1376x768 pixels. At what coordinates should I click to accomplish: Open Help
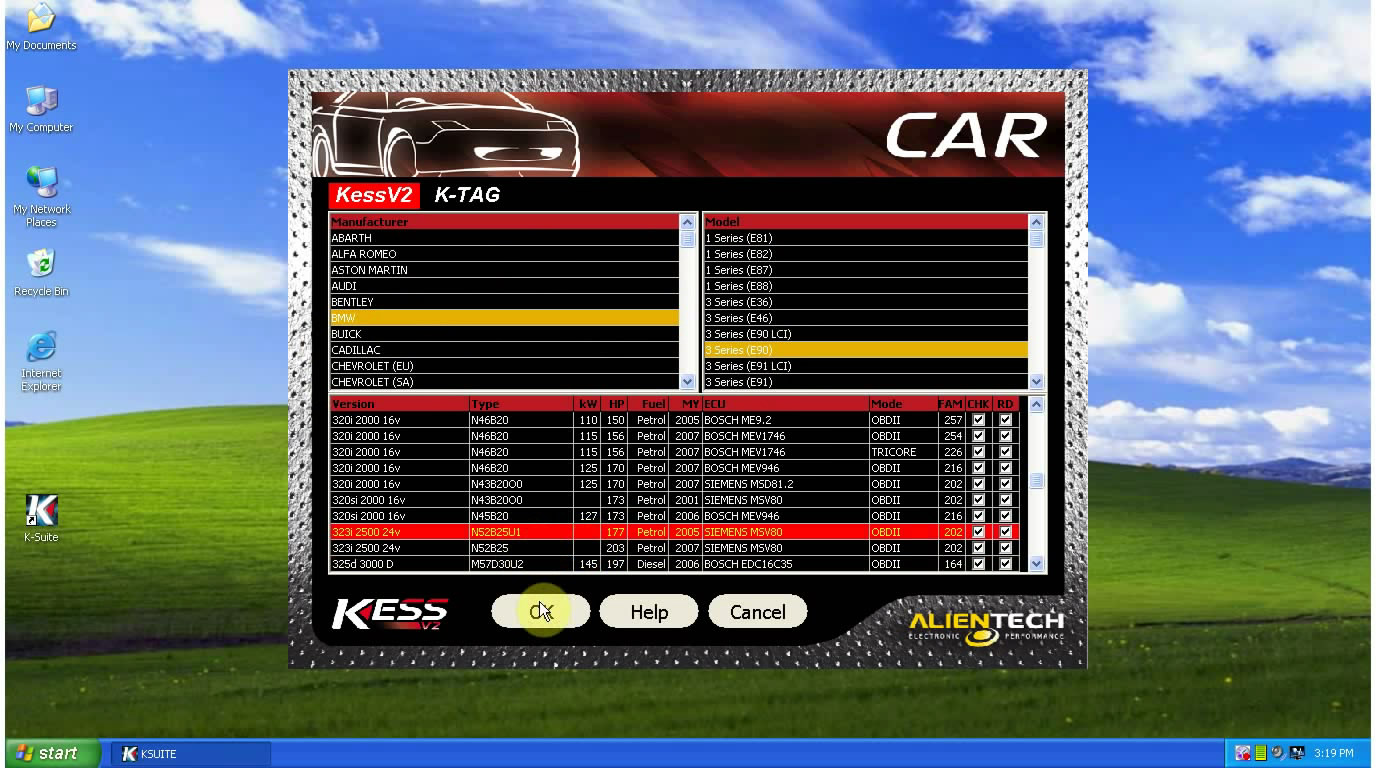pyautogui.click(x=648, y=611)
